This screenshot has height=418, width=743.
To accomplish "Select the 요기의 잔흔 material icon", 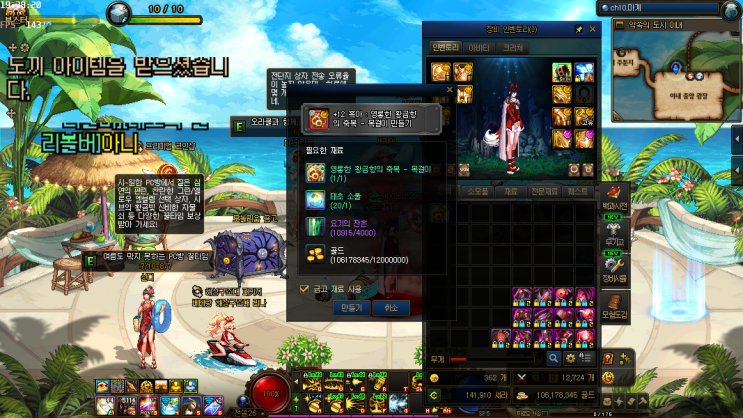I will [x=315, y=226].
